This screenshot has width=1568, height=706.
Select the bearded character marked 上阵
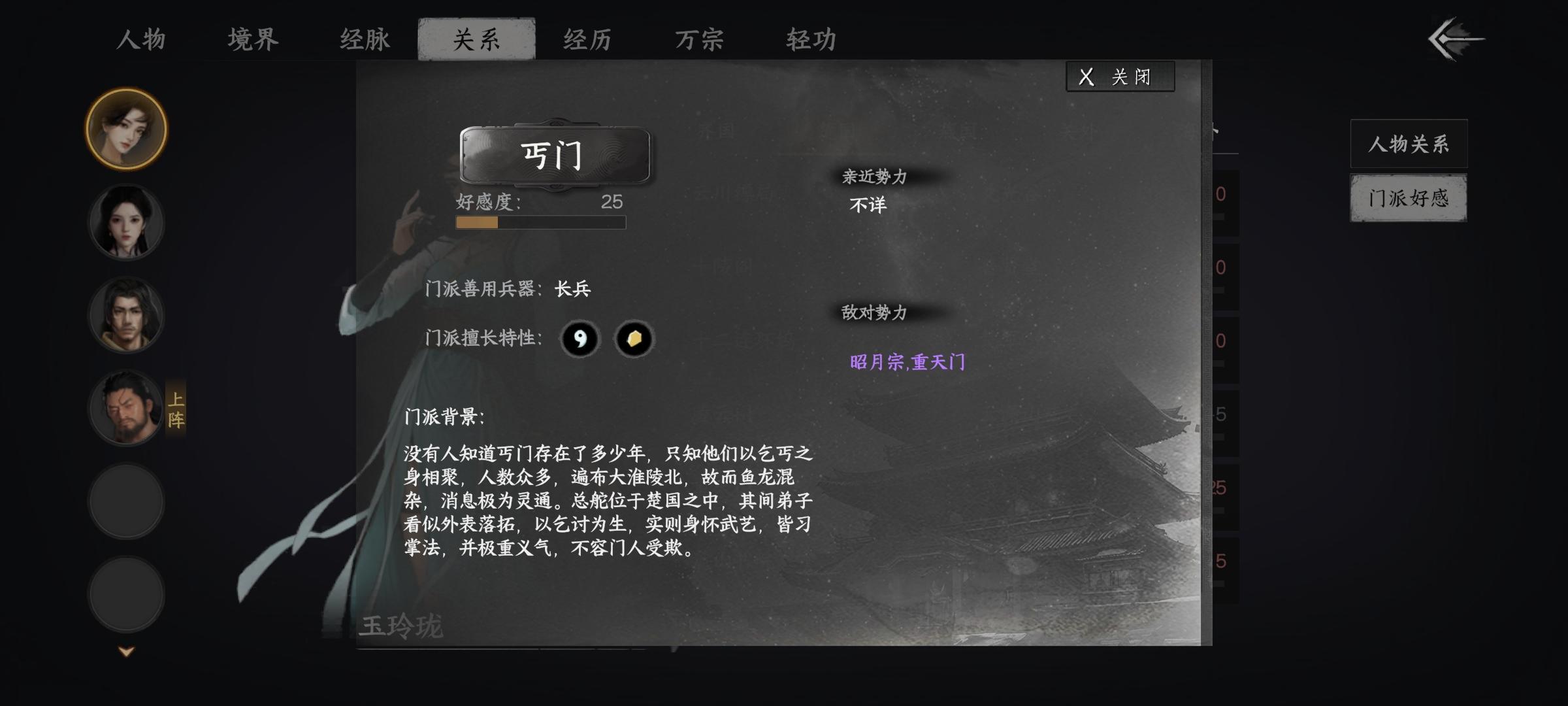[125, 410]
